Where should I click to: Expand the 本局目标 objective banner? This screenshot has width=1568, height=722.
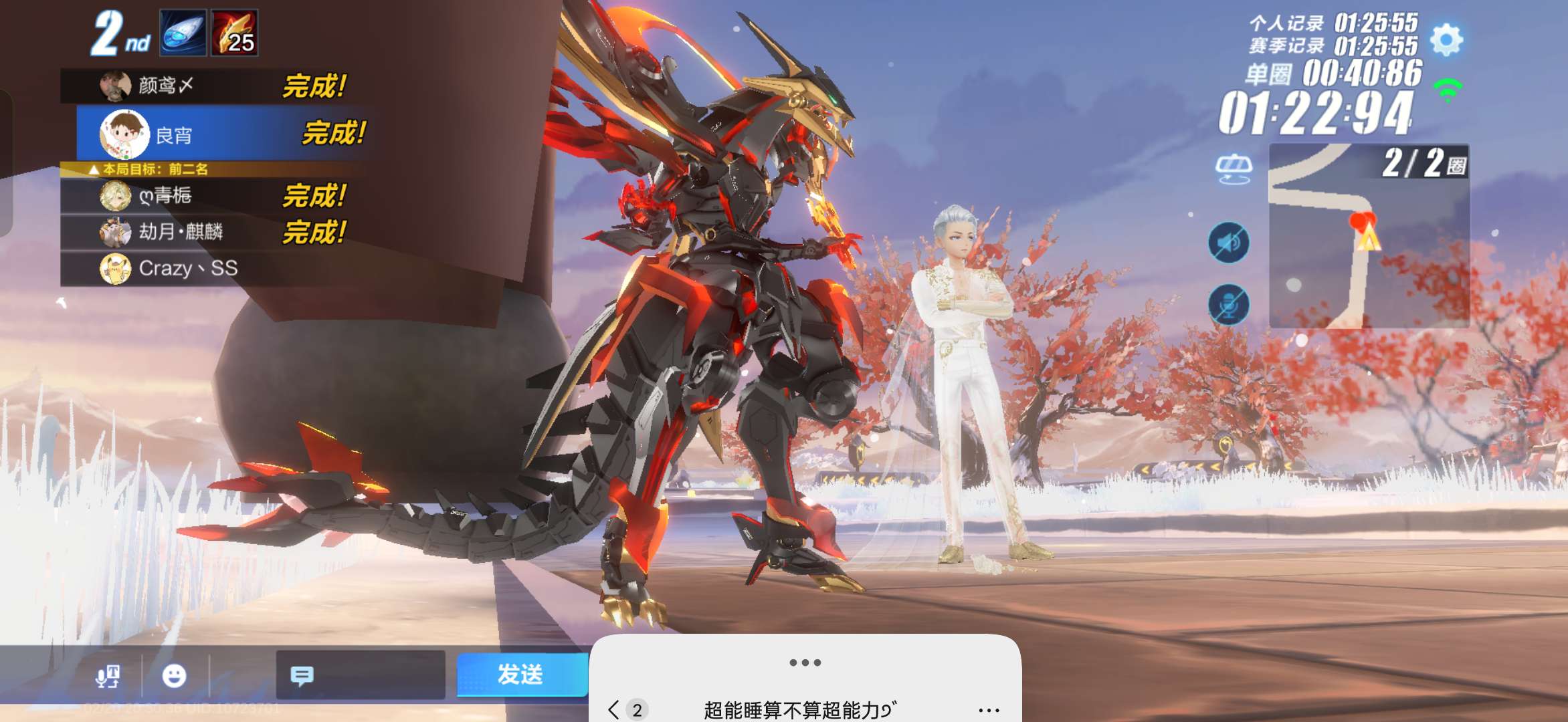click(x=151, y=168)
